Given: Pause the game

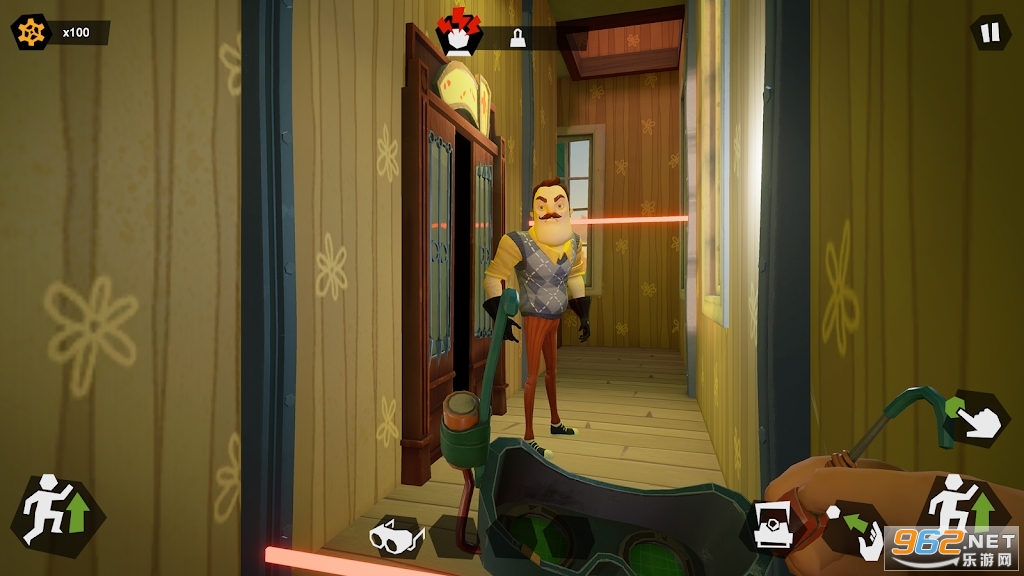Looking at the screenshot, I should tap(990, 33).
